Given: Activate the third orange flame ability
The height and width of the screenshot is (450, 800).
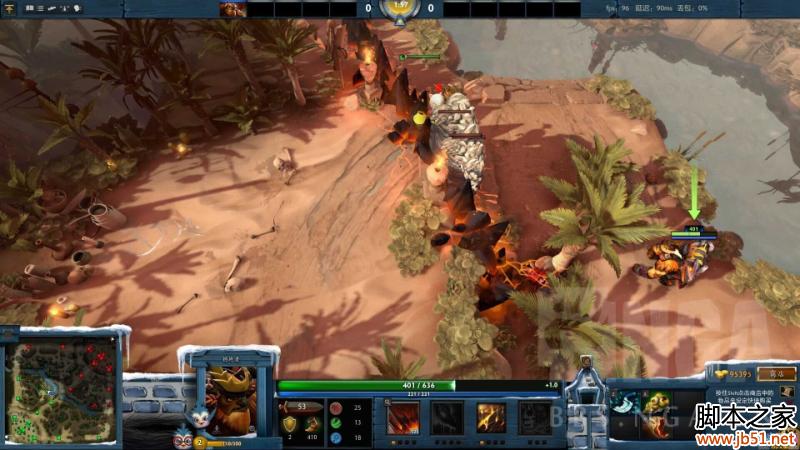Looking at the screenshot, I should tap(491, 417).
